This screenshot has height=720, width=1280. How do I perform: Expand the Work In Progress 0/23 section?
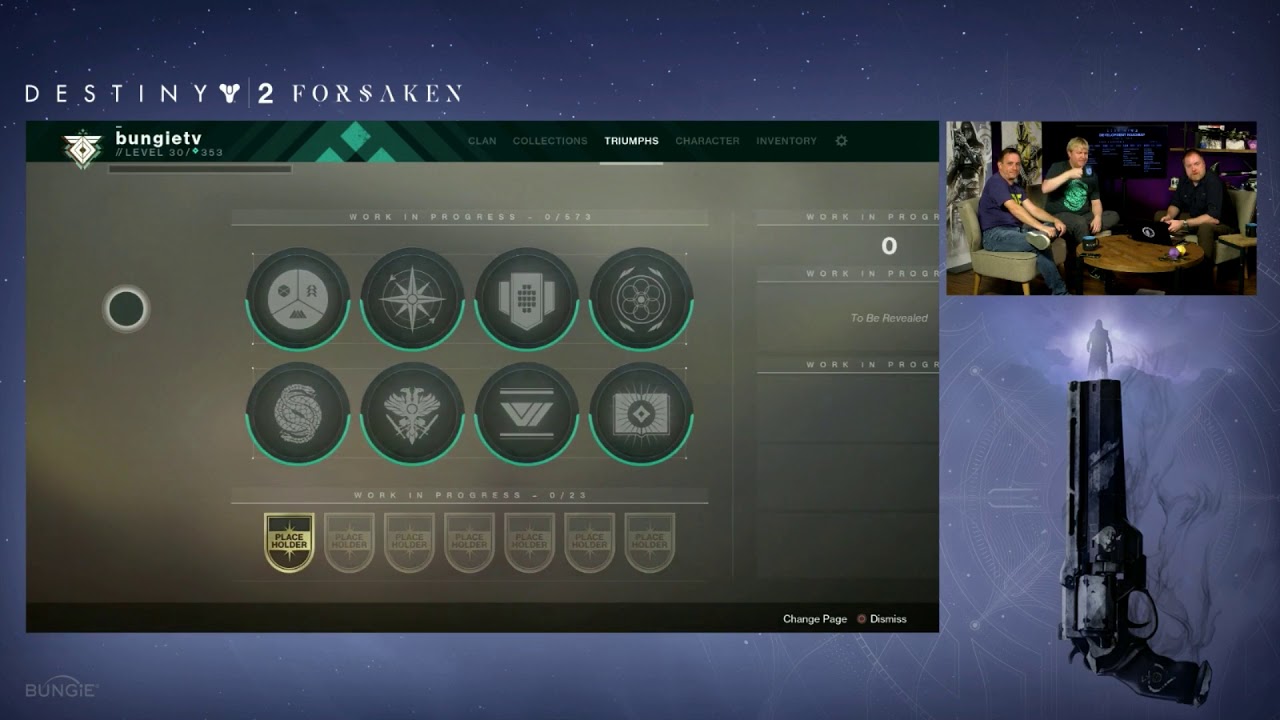click(x=470, y=493)
